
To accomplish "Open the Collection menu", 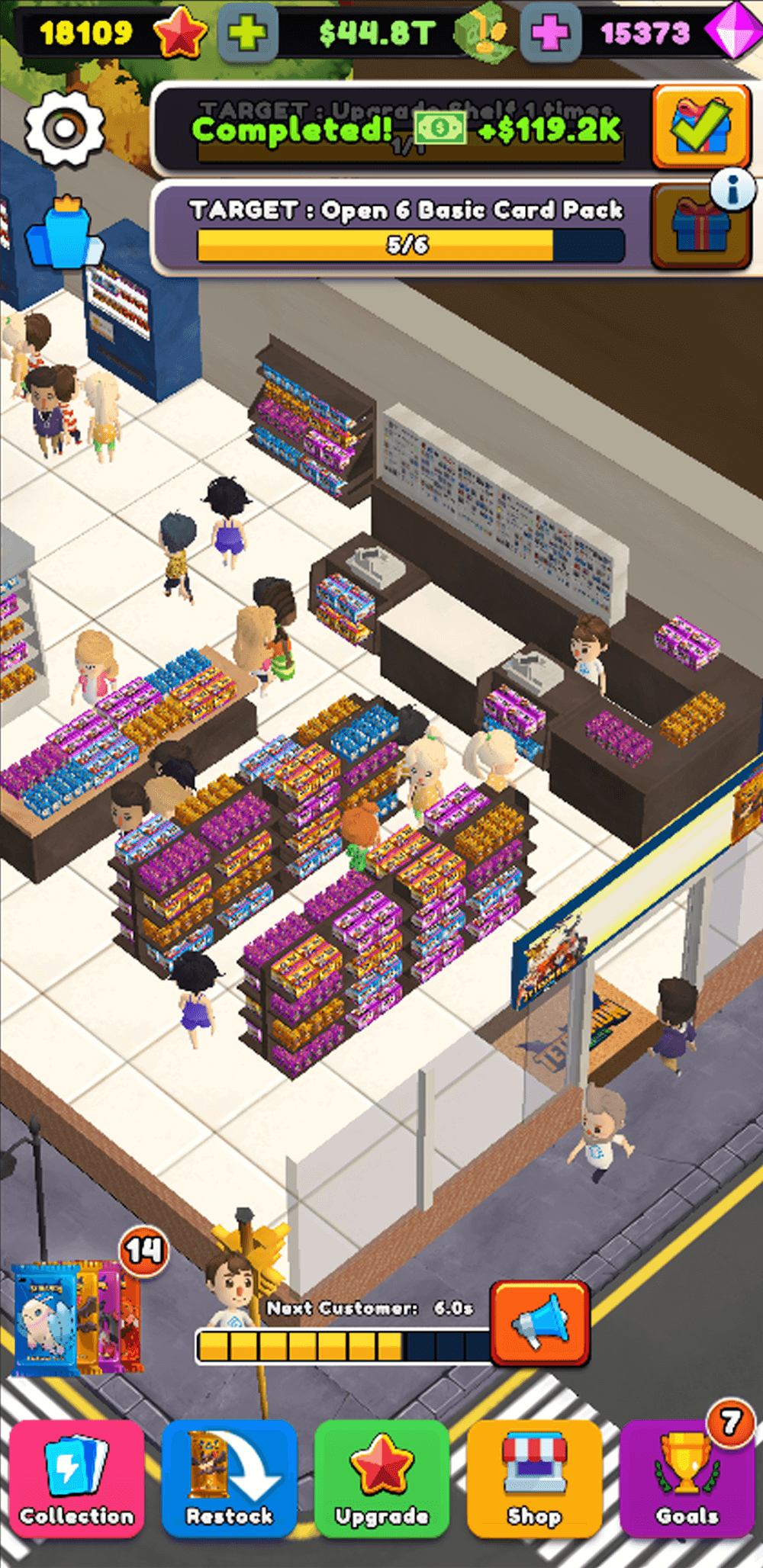I will (x=77, y=1478).
